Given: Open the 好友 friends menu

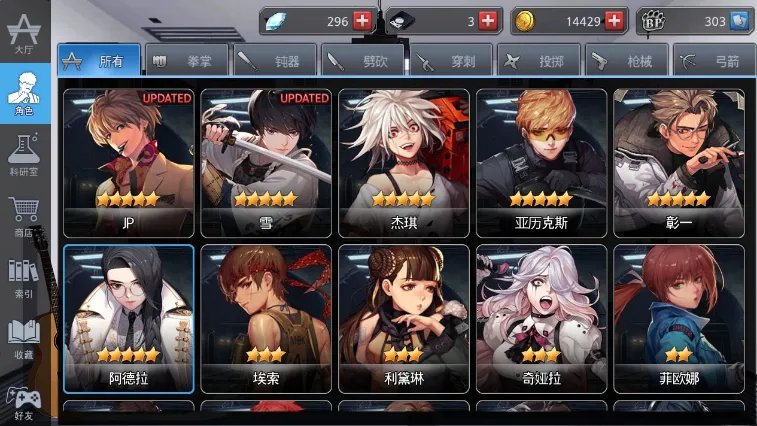Looking at the screenshot, I should pyautogui.click(x=24, y=399).
